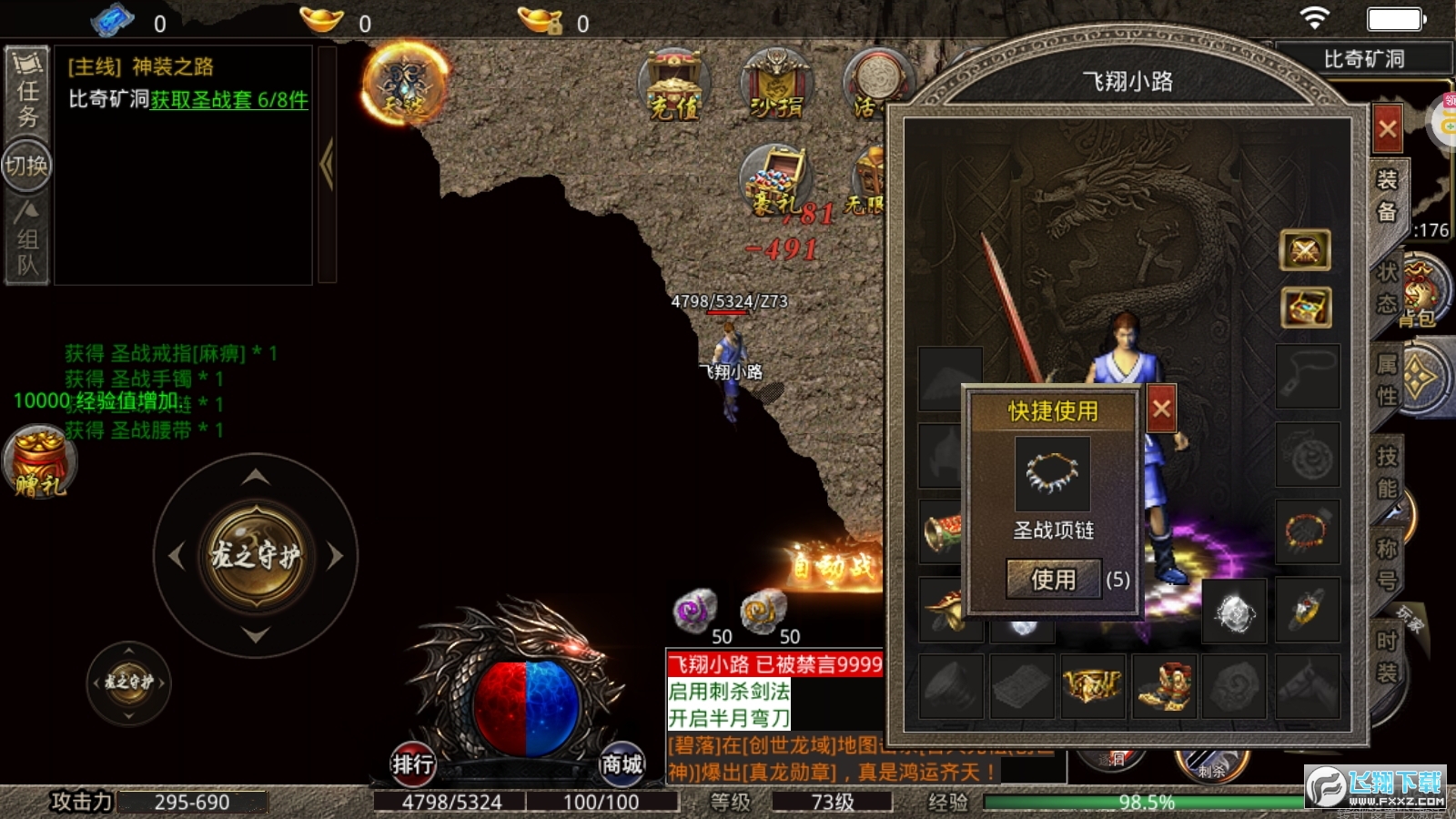Collapse the quest tracker panel arrow
The height and width of the screenshot is (819, 1456).
327,164
